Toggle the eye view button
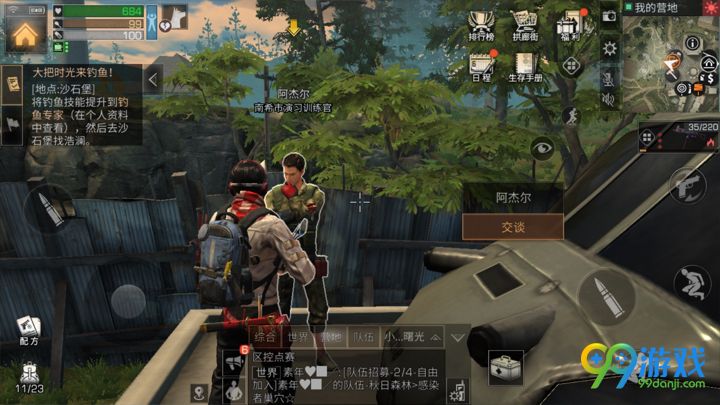 [x=542, y=148]
